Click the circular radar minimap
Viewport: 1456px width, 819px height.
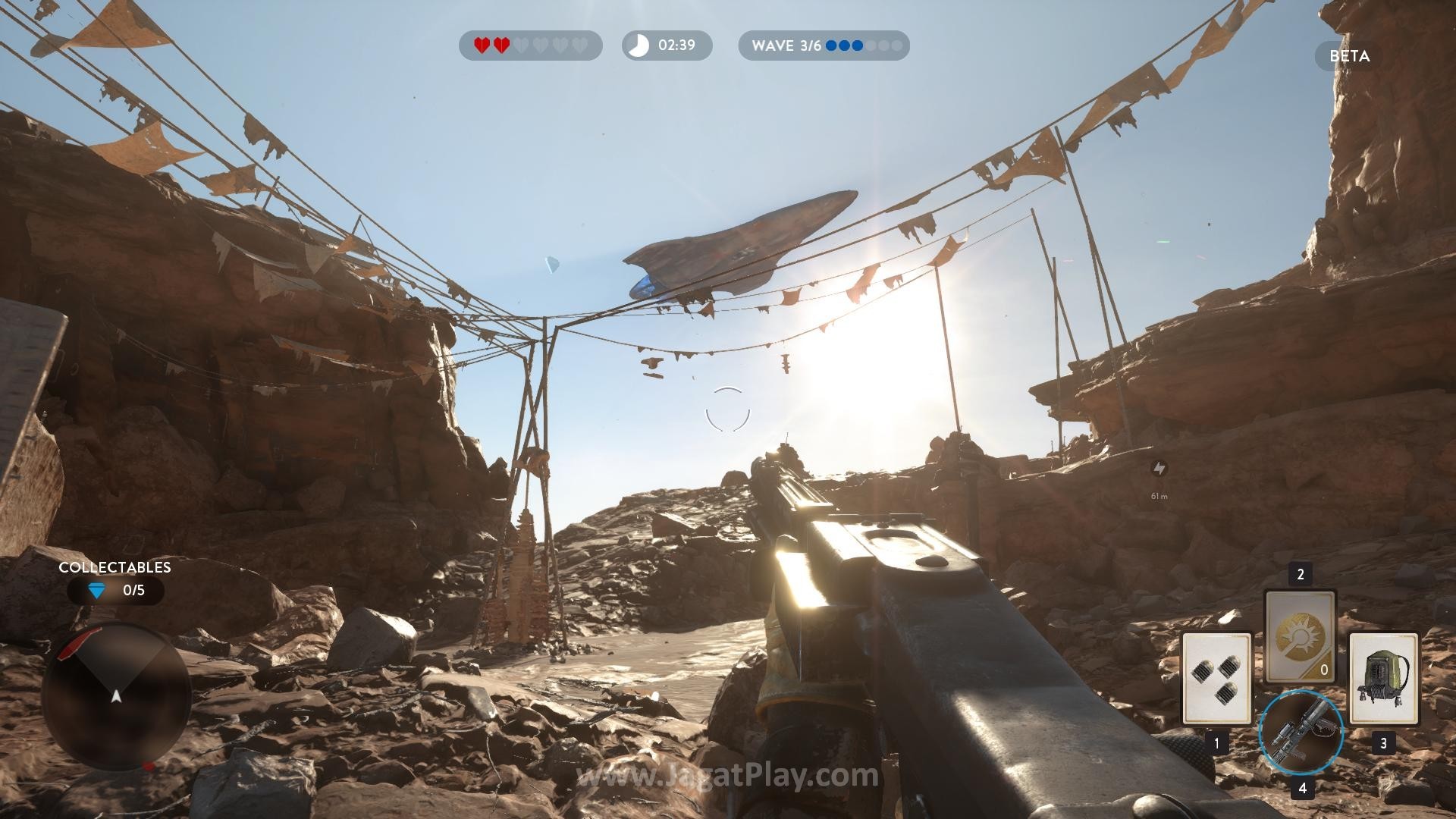click(116, 695)
